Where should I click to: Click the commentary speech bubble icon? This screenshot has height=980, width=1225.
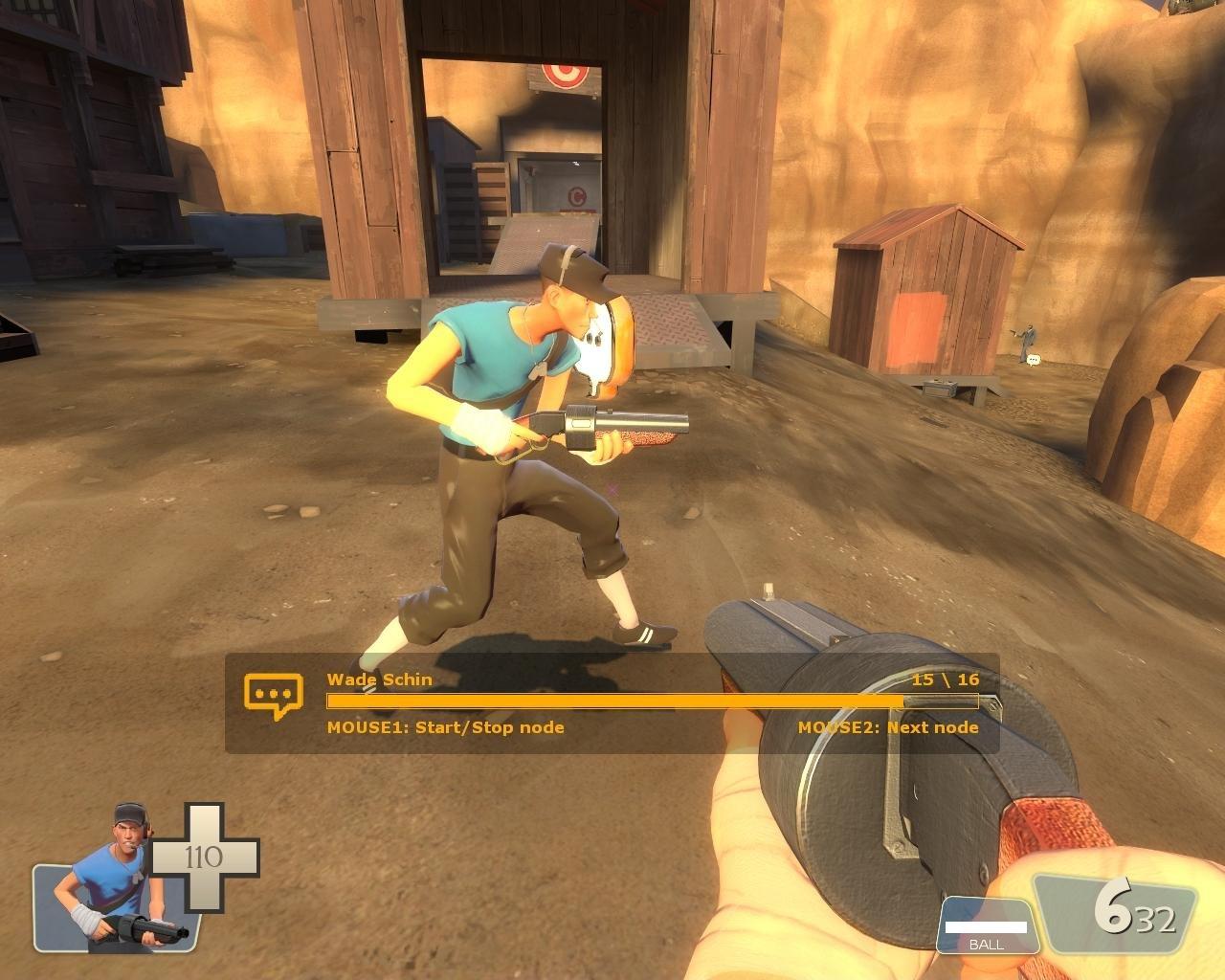coord(273,696)
